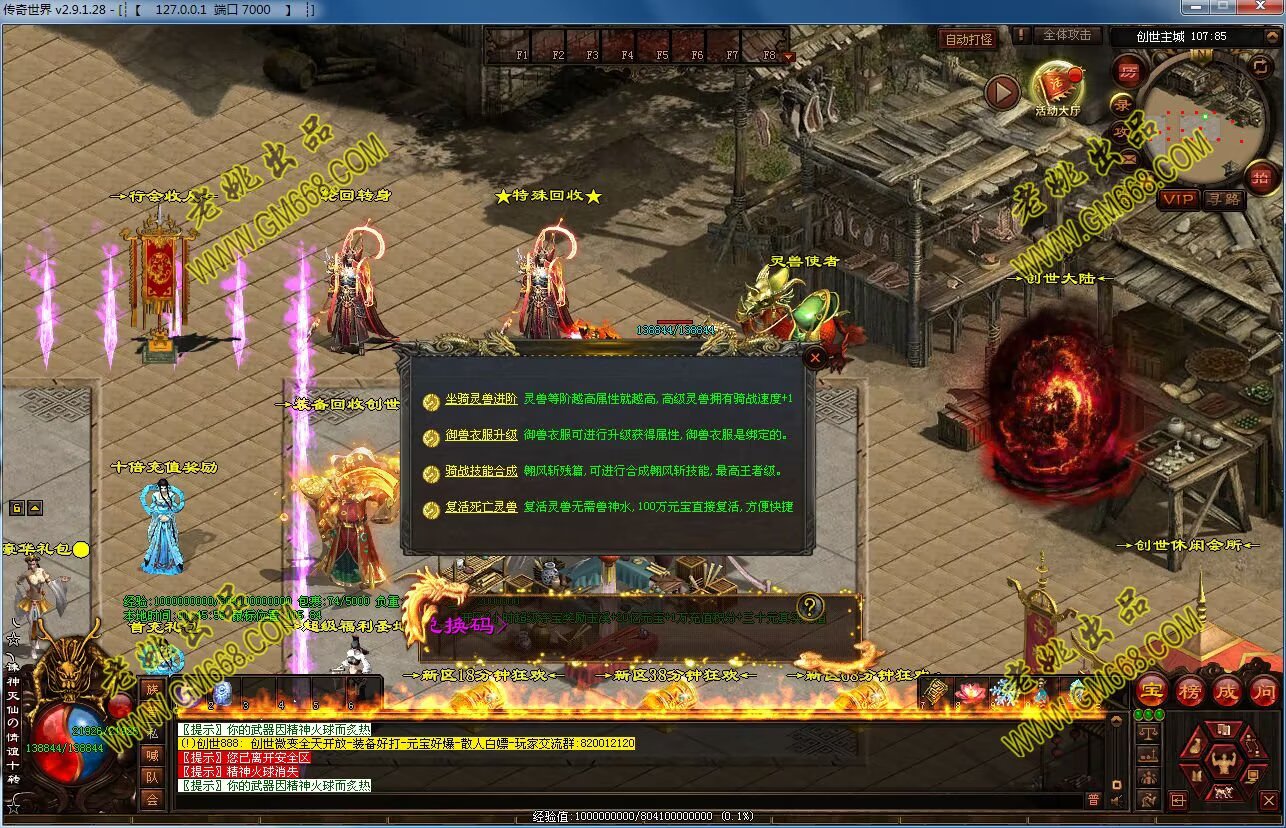1286x828 pixels.
Task: Toggle the 自动打怪 auto-fight button
Action: pyautogui.click(x=969, y=39)
